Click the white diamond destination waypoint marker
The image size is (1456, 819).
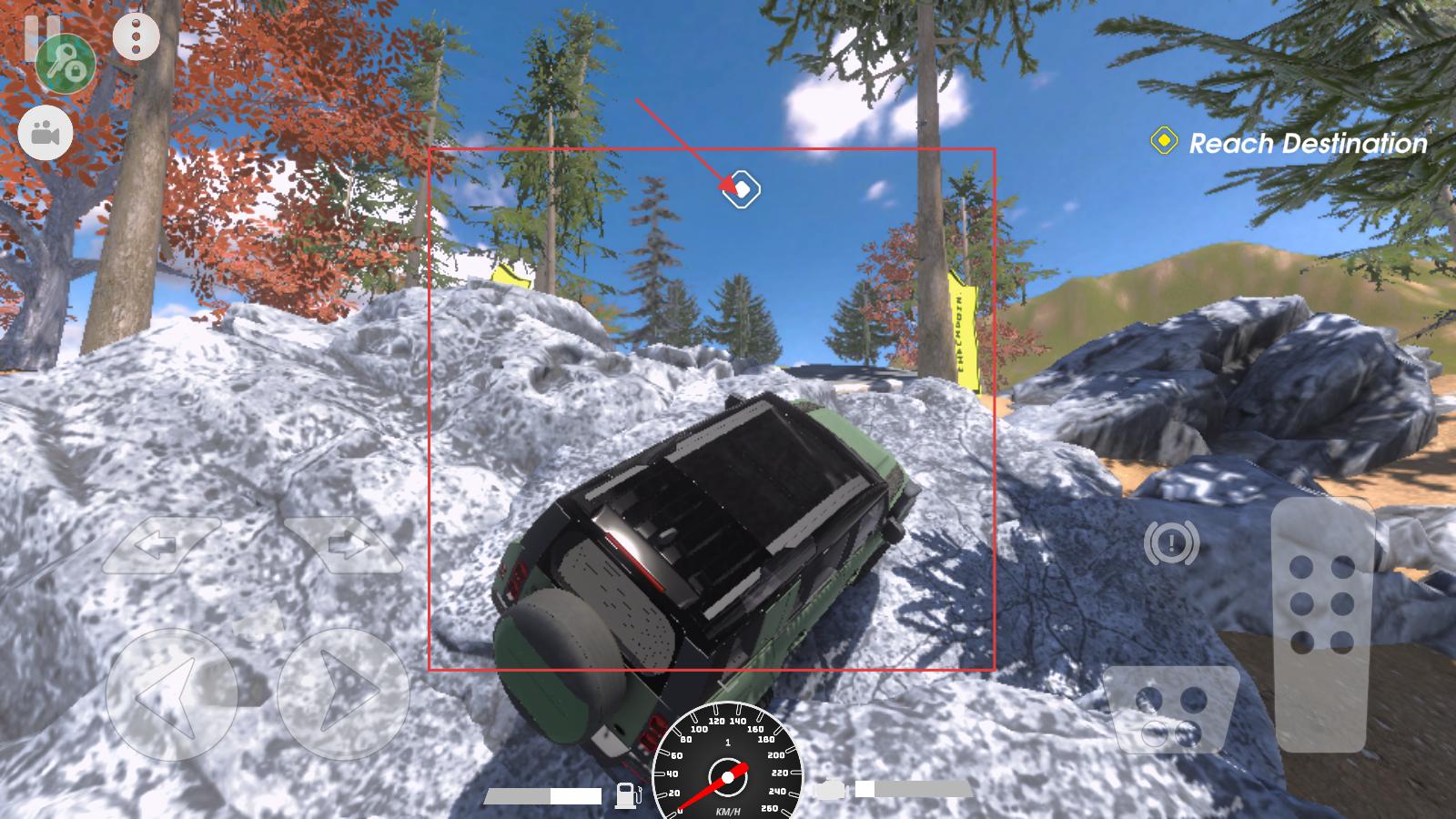742,189
